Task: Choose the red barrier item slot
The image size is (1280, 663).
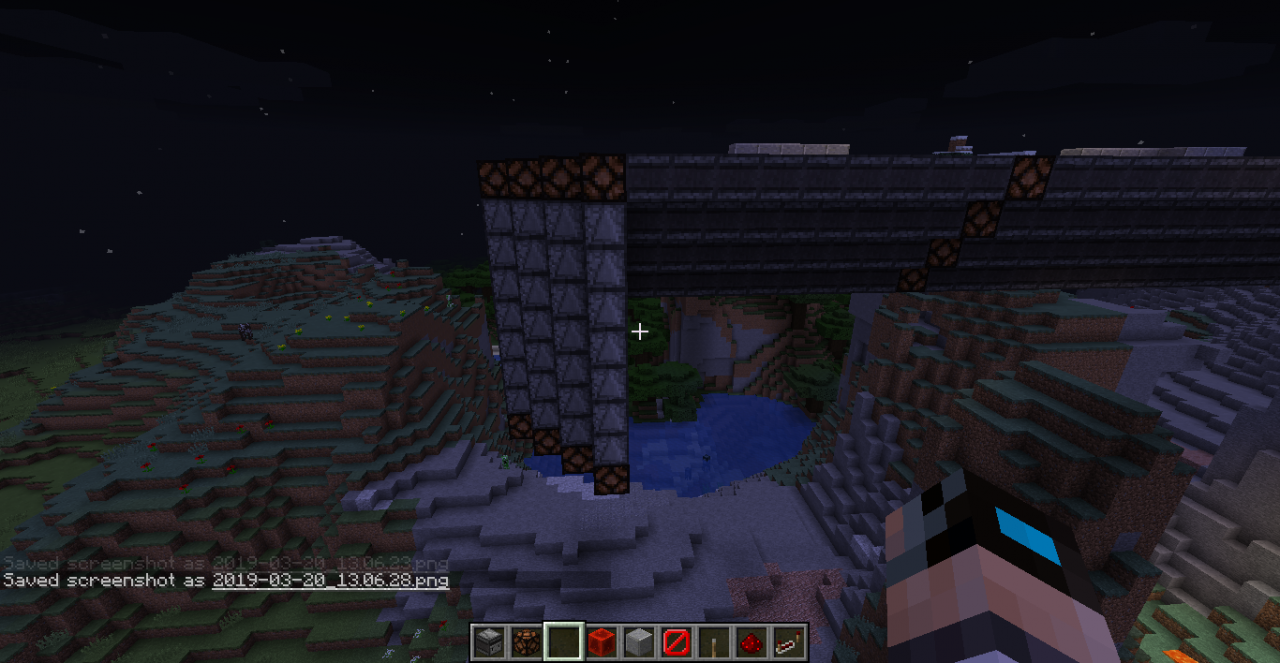Action: 676,641
